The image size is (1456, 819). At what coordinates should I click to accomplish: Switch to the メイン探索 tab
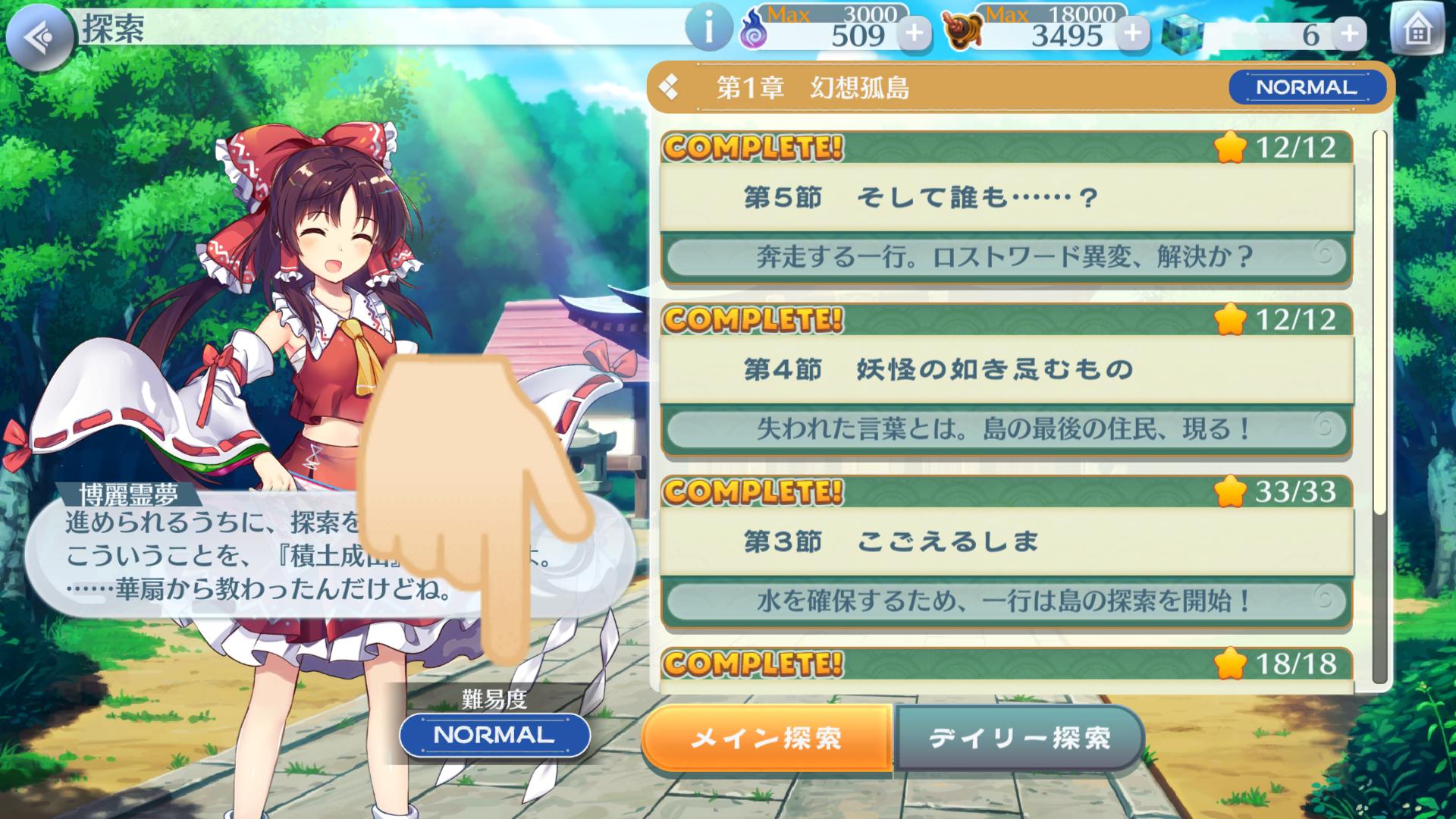(768, 735)
